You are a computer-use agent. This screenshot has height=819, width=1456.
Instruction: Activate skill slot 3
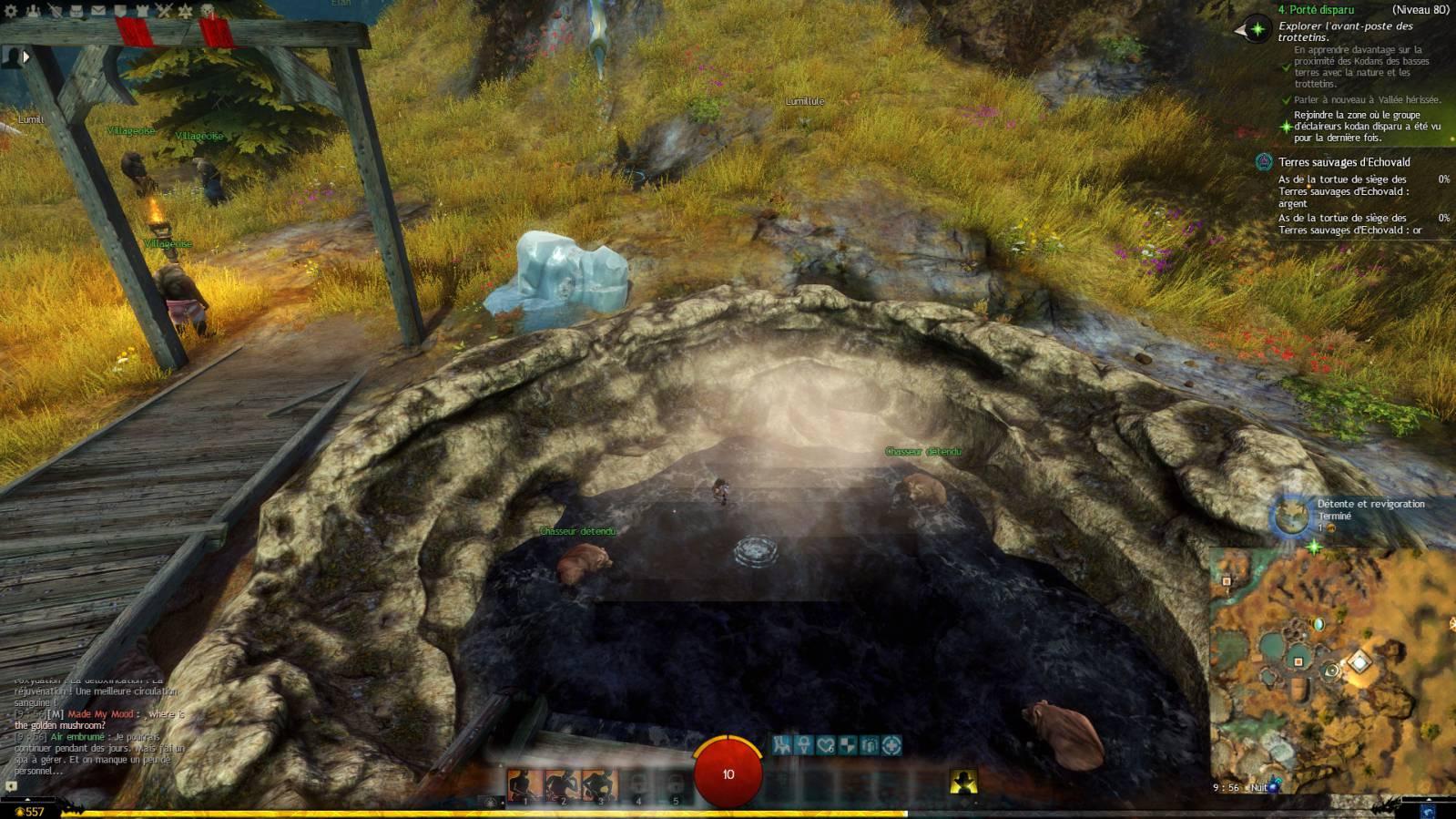[x=599, y=784]
